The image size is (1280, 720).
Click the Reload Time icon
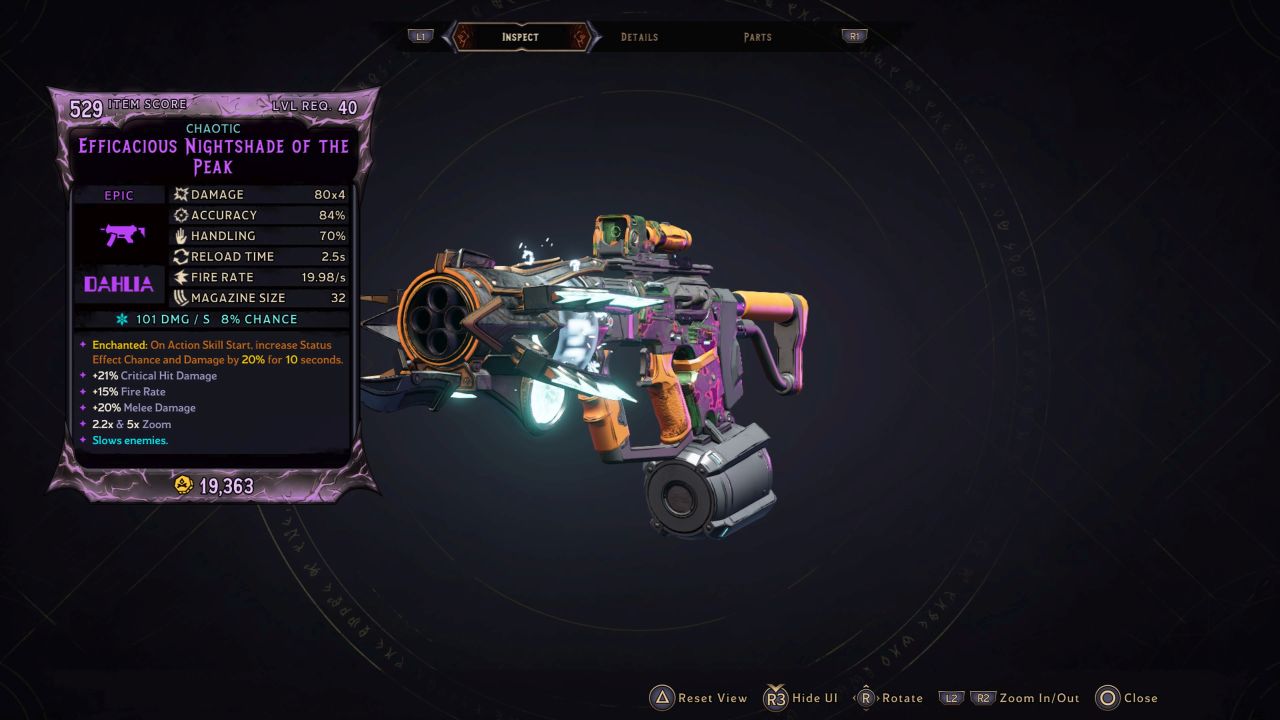point(180,256)
